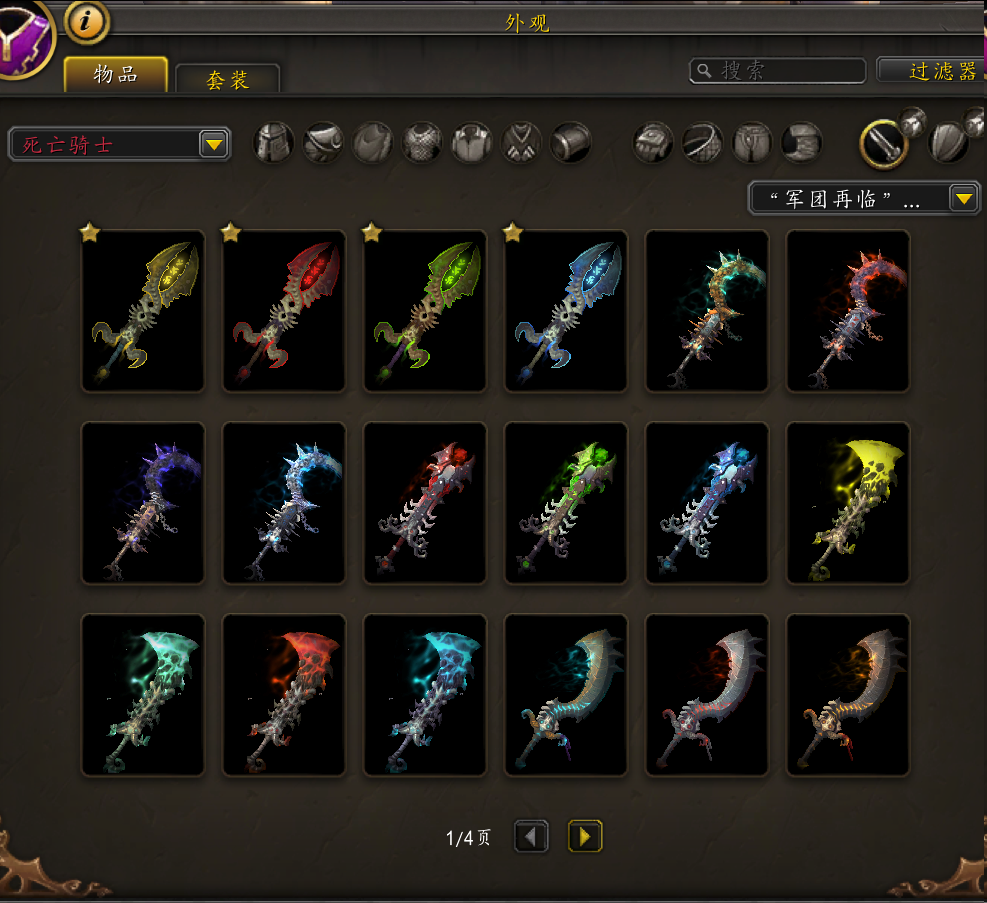Pick the chest armor slot icon
Screen dimensions: 987x903
(422, 143)
